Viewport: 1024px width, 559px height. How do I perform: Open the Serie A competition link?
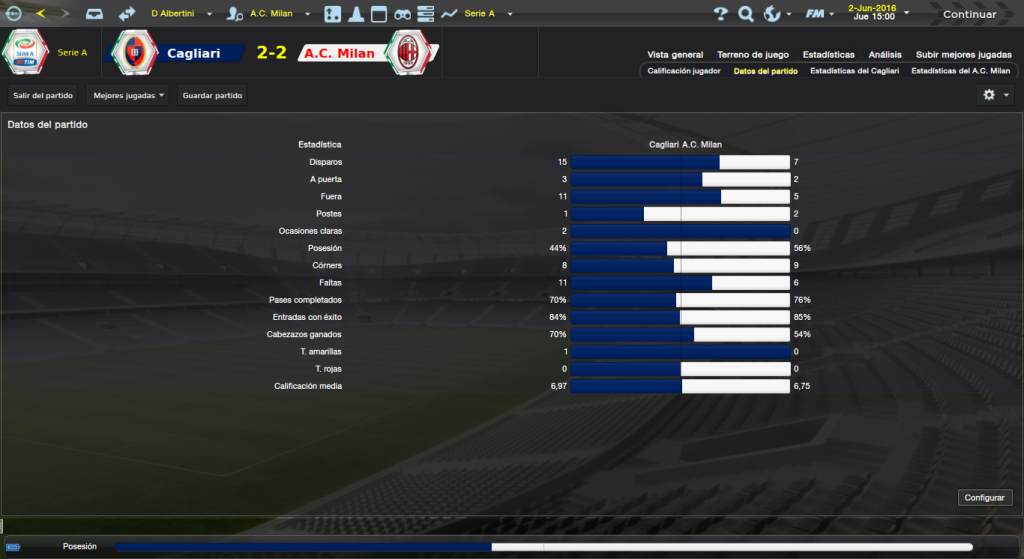72,51
